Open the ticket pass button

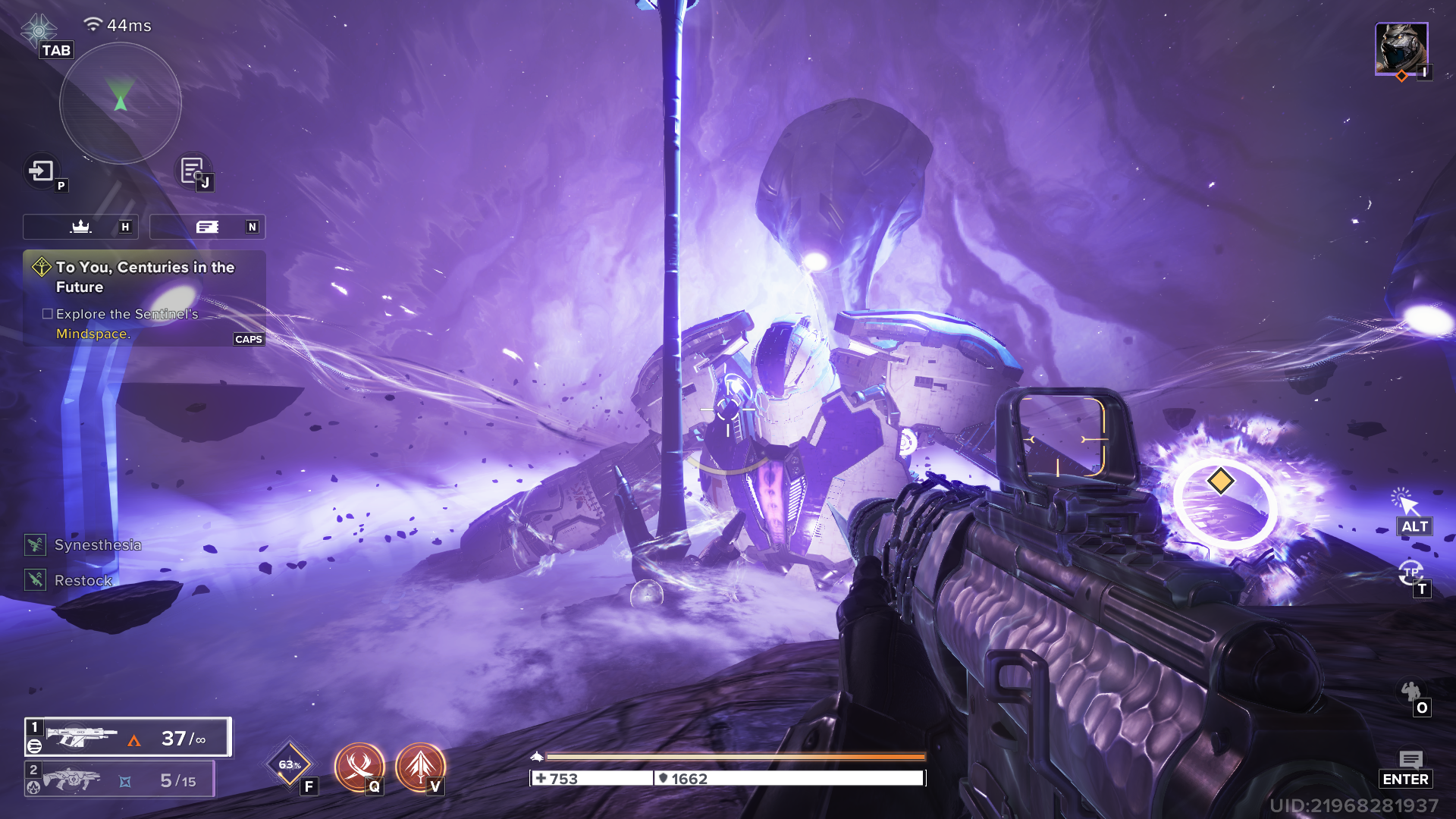coord(207,227)
